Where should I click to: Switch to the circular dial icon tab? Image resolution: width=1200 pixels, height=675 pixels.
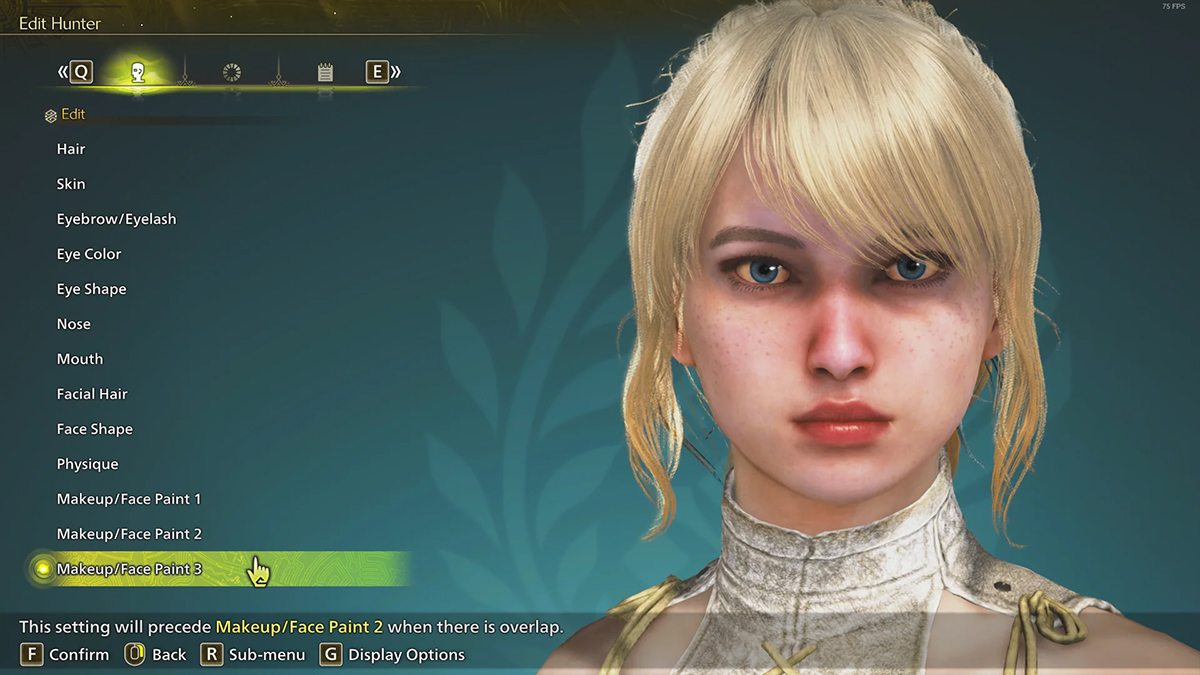(232, 72)
